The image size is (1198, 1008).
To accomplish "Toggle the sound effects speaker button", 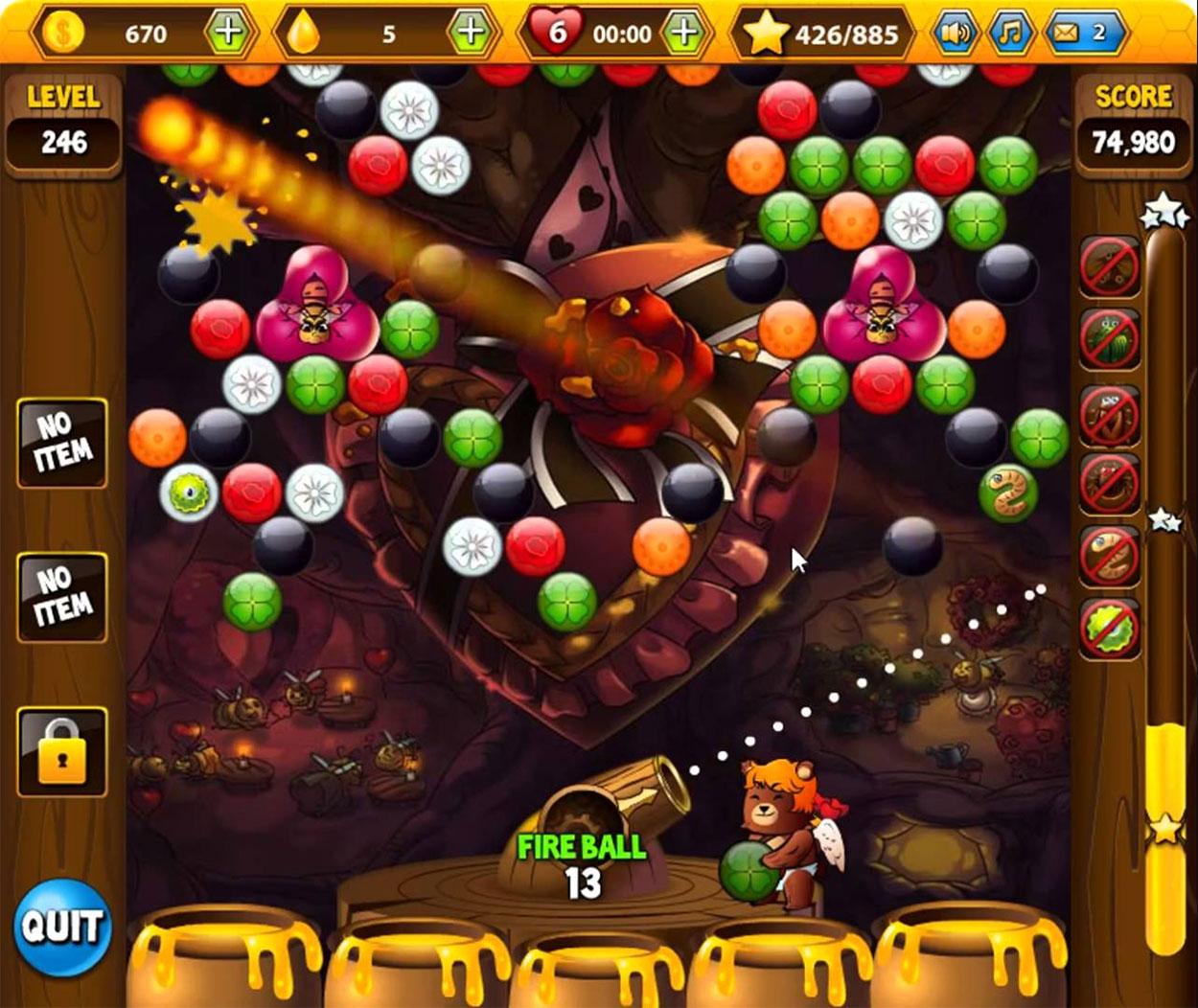I will [955, 34].
